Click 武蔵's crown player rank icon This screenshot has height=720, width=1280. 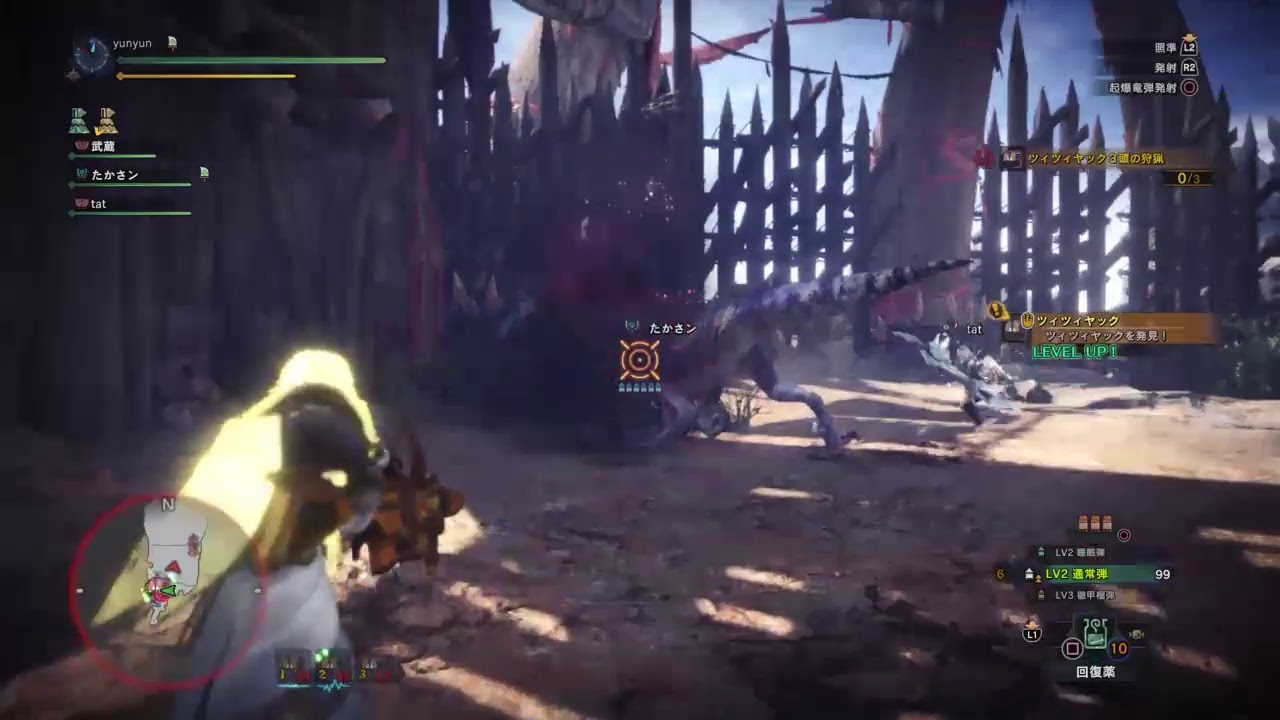pos(81,145)
